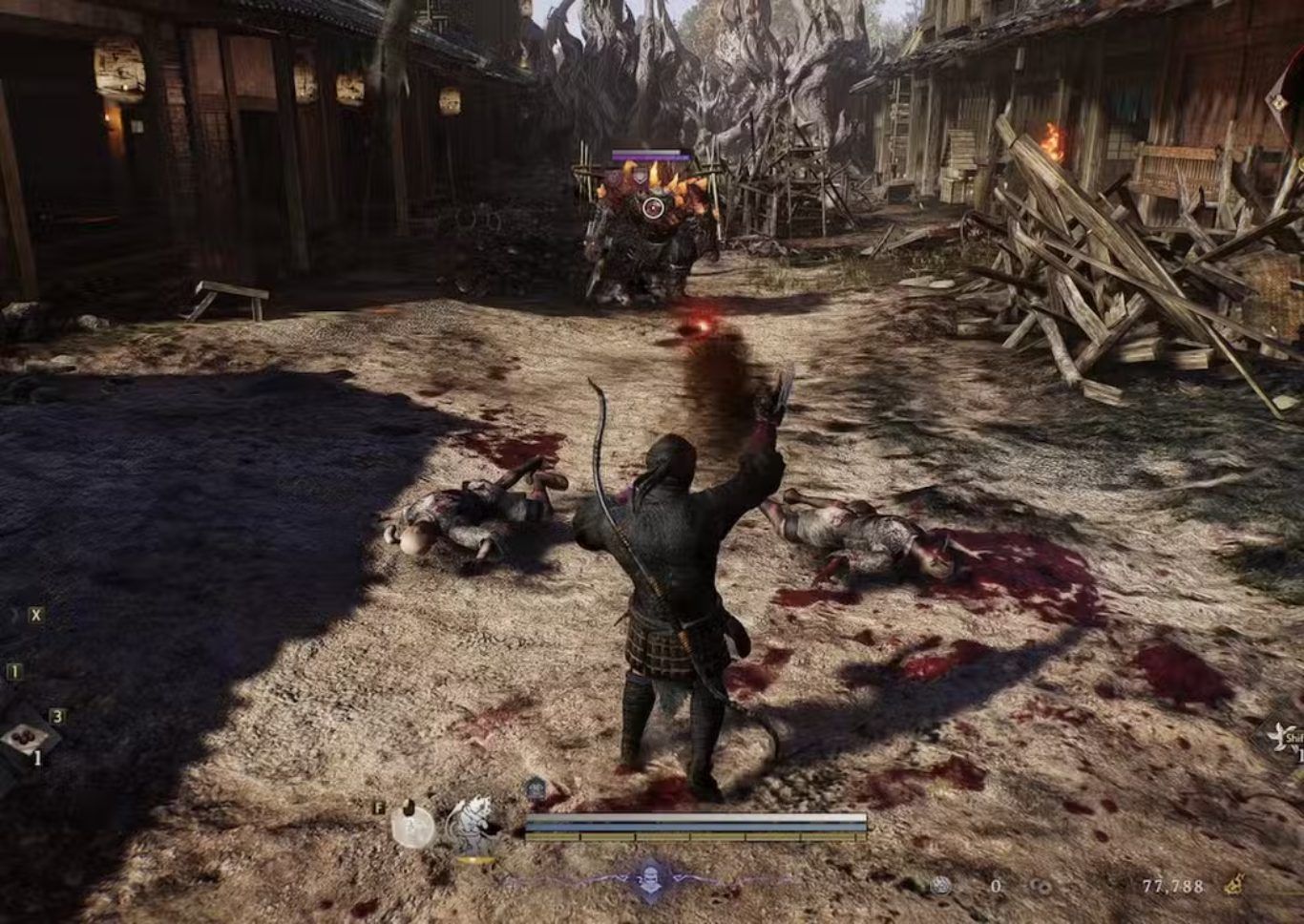Select the small status icon above the health bar
Screen dimensions: 1304x924
pos(536,789)
